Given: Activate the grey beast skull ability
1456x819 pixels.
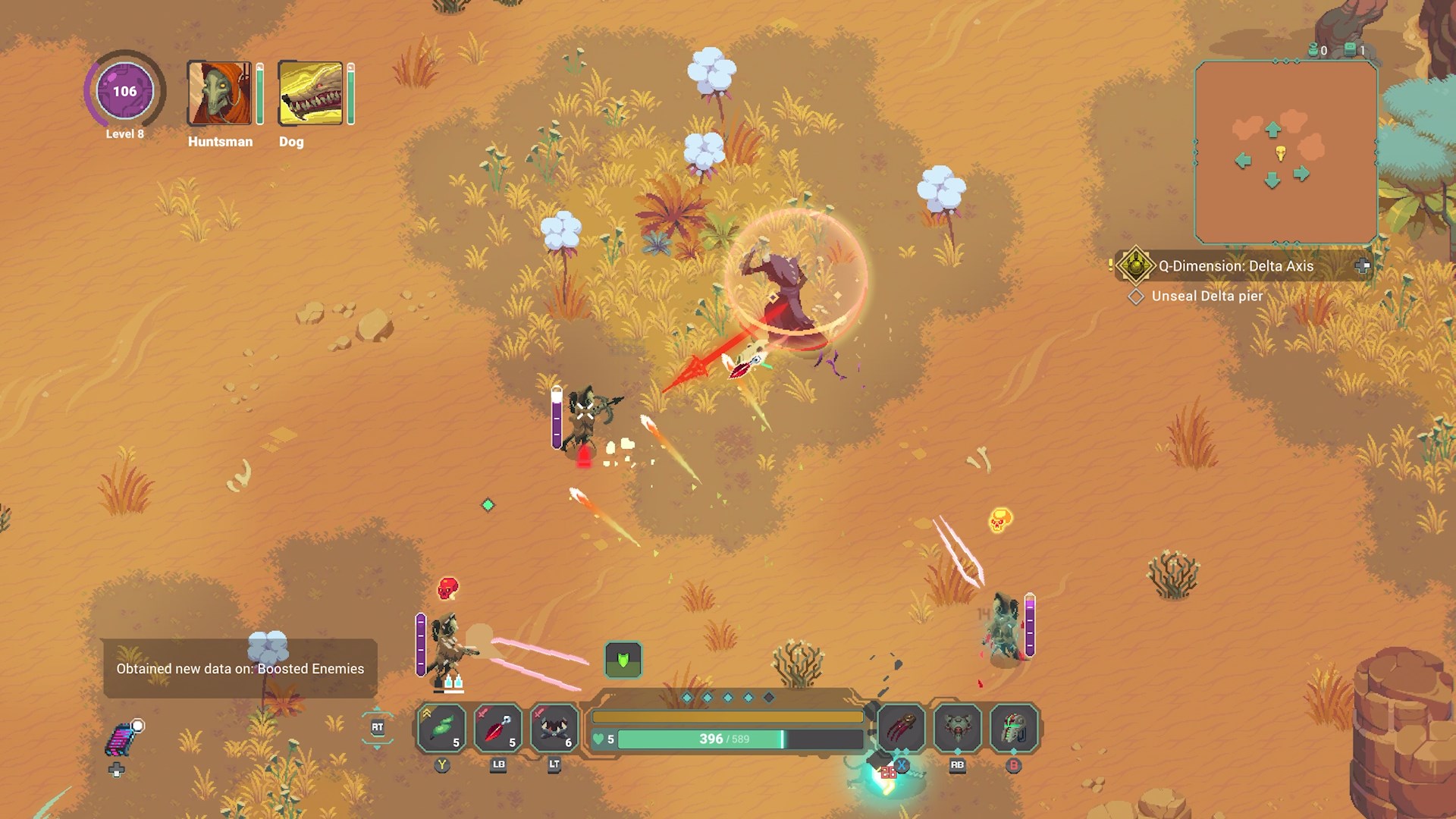Looking at the screenshot, I should (958, 728).
